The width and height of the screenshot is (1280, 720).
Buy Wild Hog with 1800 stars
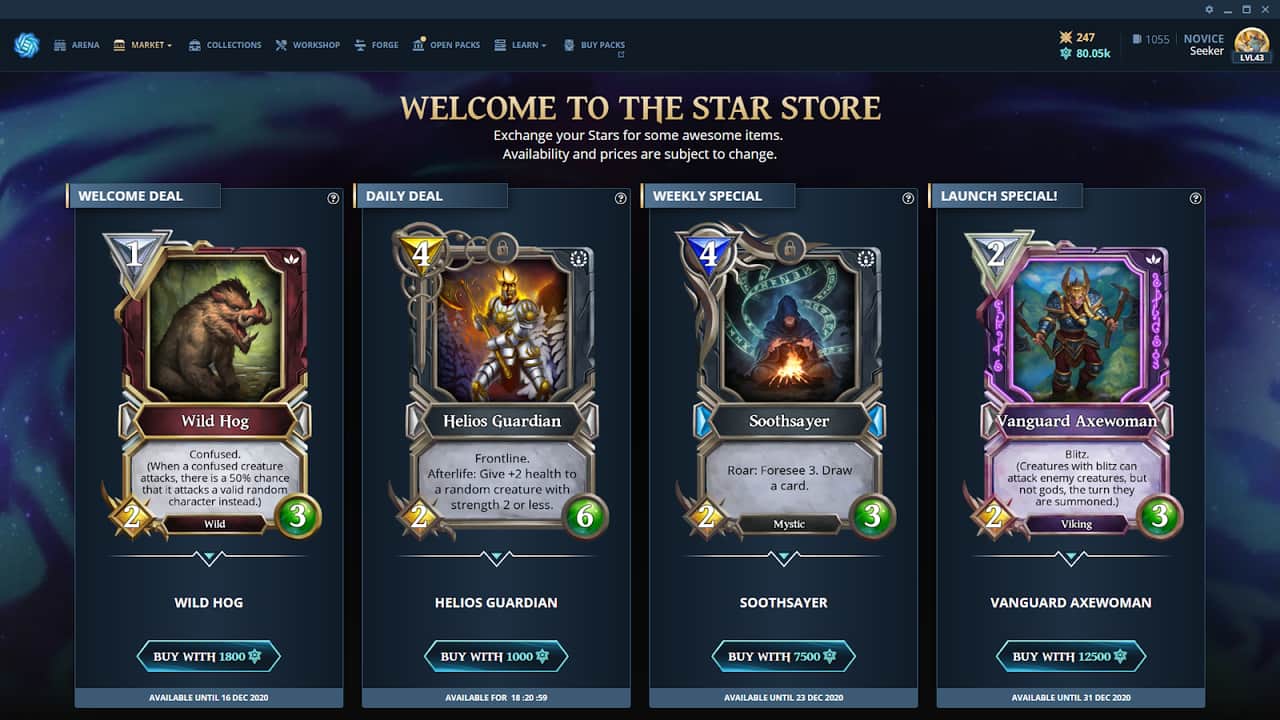(x=208, y=656)
